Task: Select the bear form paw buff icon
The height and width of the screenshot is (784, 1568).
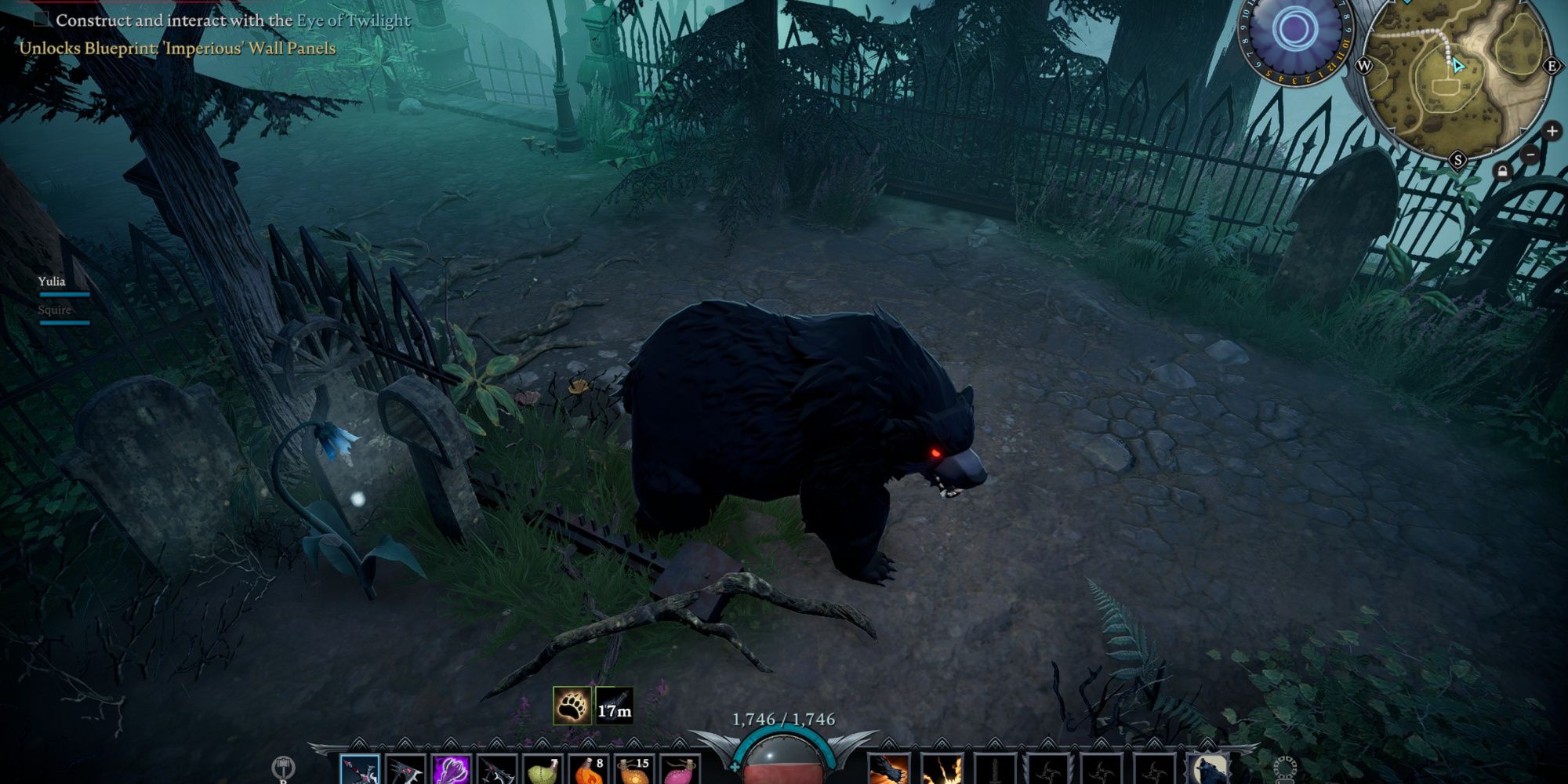Action: (572, 705)
